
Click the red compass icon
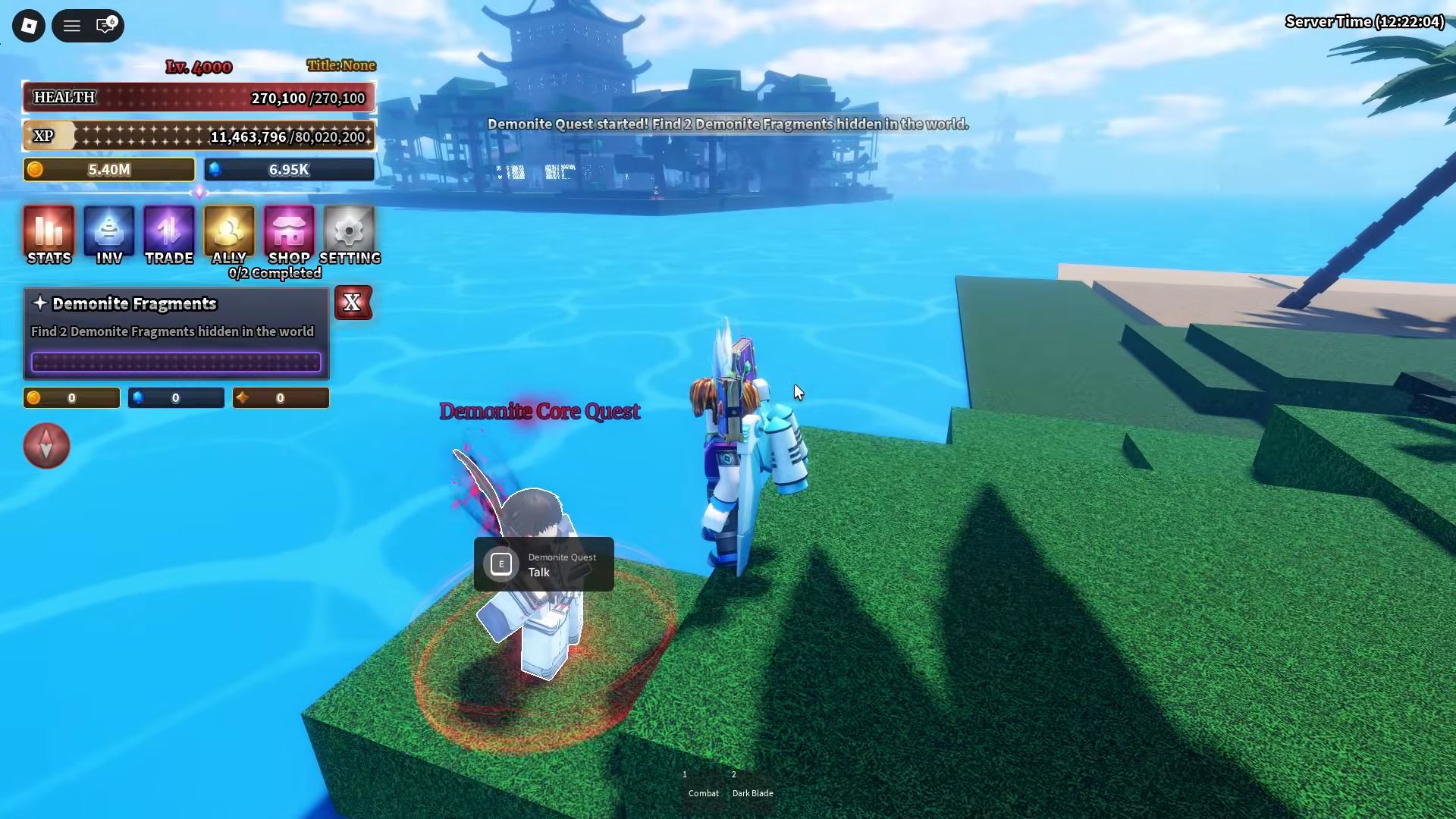46,445
